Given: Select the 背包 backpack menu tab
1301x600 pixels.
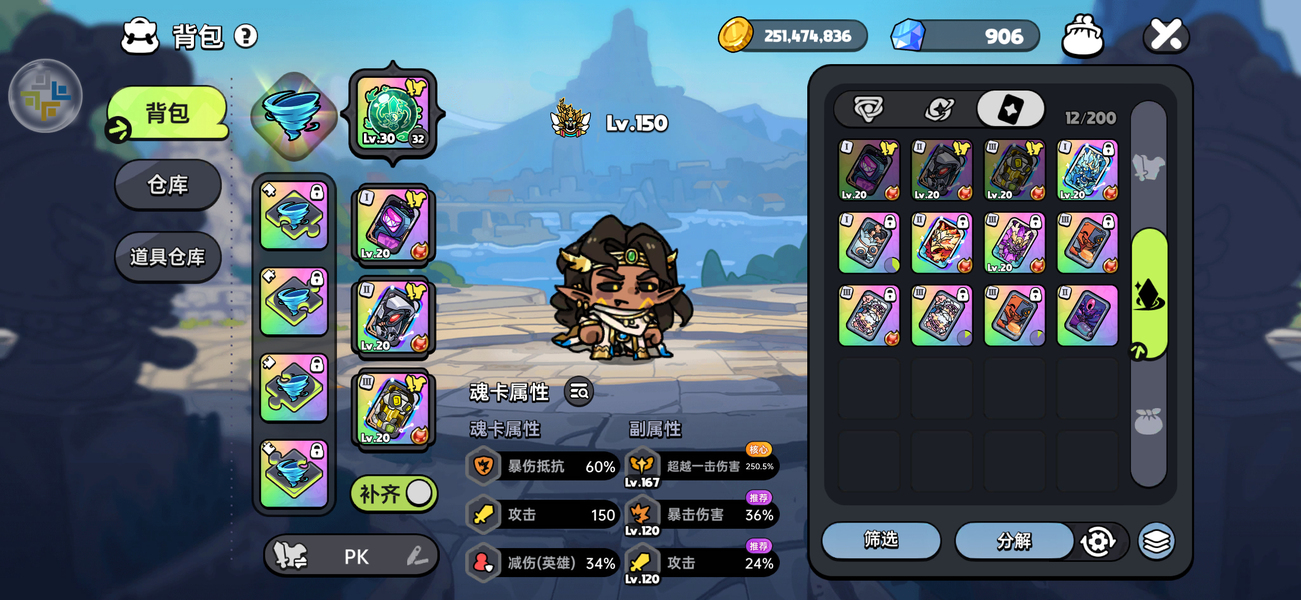Looking at the screenshot, I should [x=168, y=113].
